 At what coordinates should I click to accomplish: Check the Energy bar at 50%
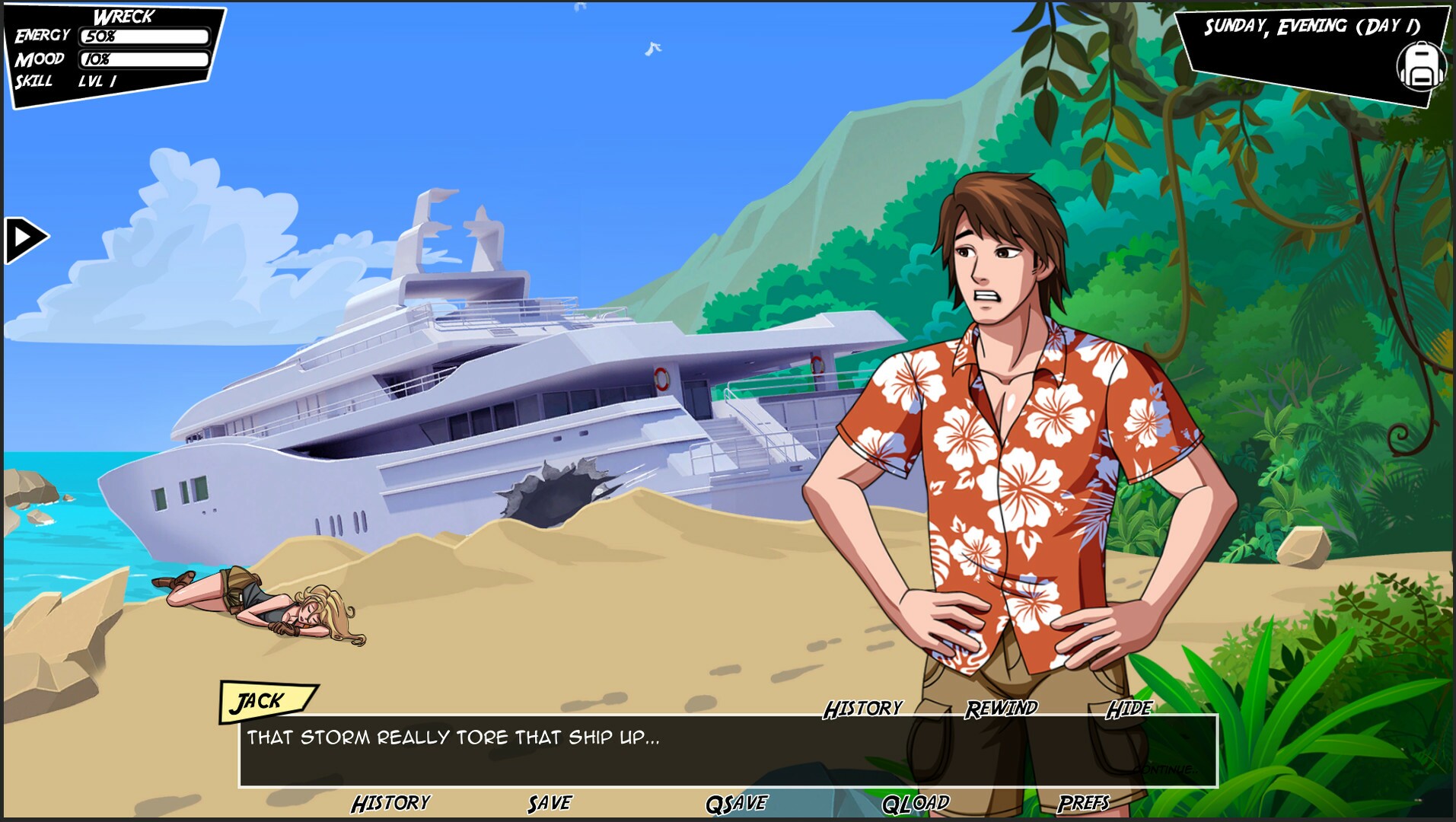pos(143,35)
